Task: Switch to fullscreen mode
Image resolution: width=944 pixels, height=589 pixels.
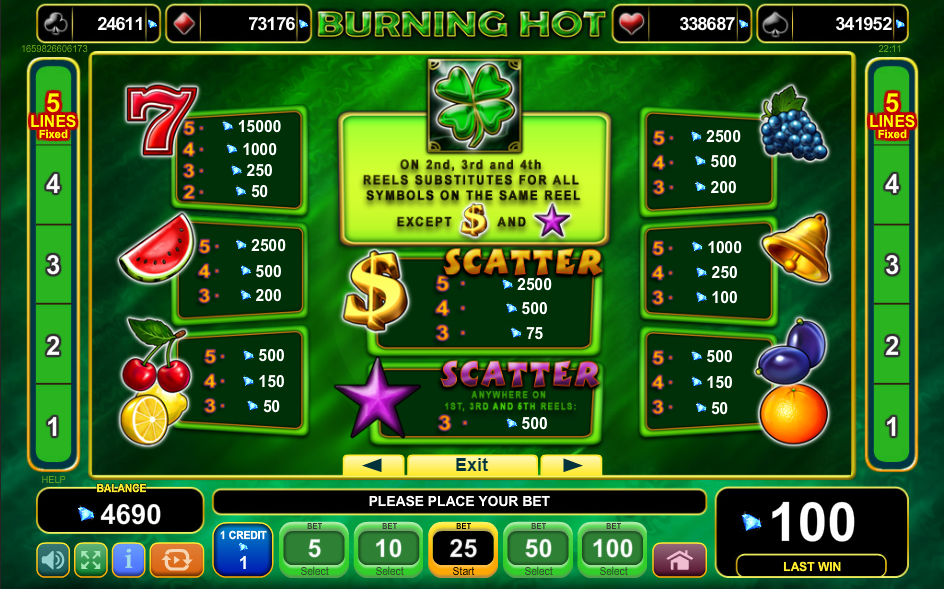Action: tap(91, 560)
